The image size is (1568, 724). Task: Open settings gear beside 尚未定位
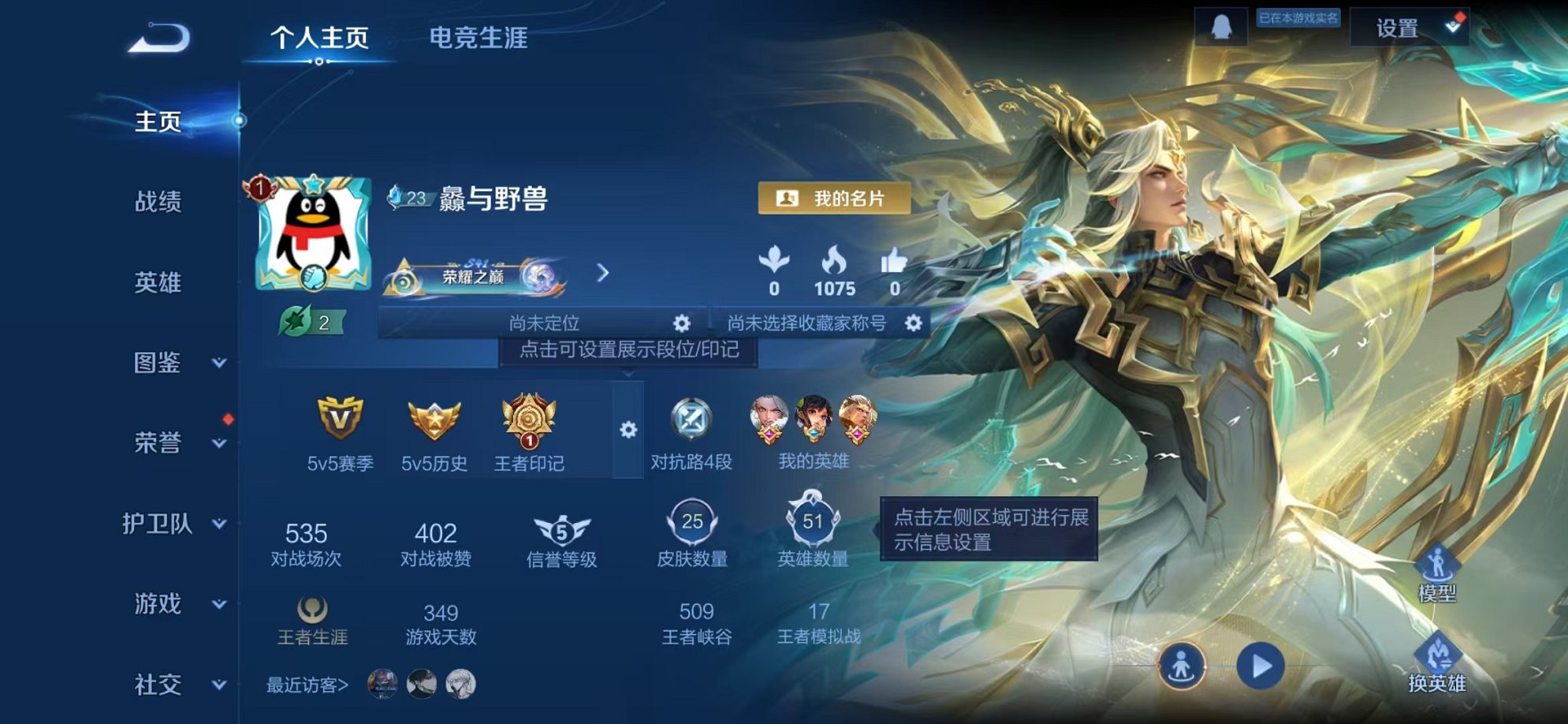pyautogui.click(x=683, y=323)
